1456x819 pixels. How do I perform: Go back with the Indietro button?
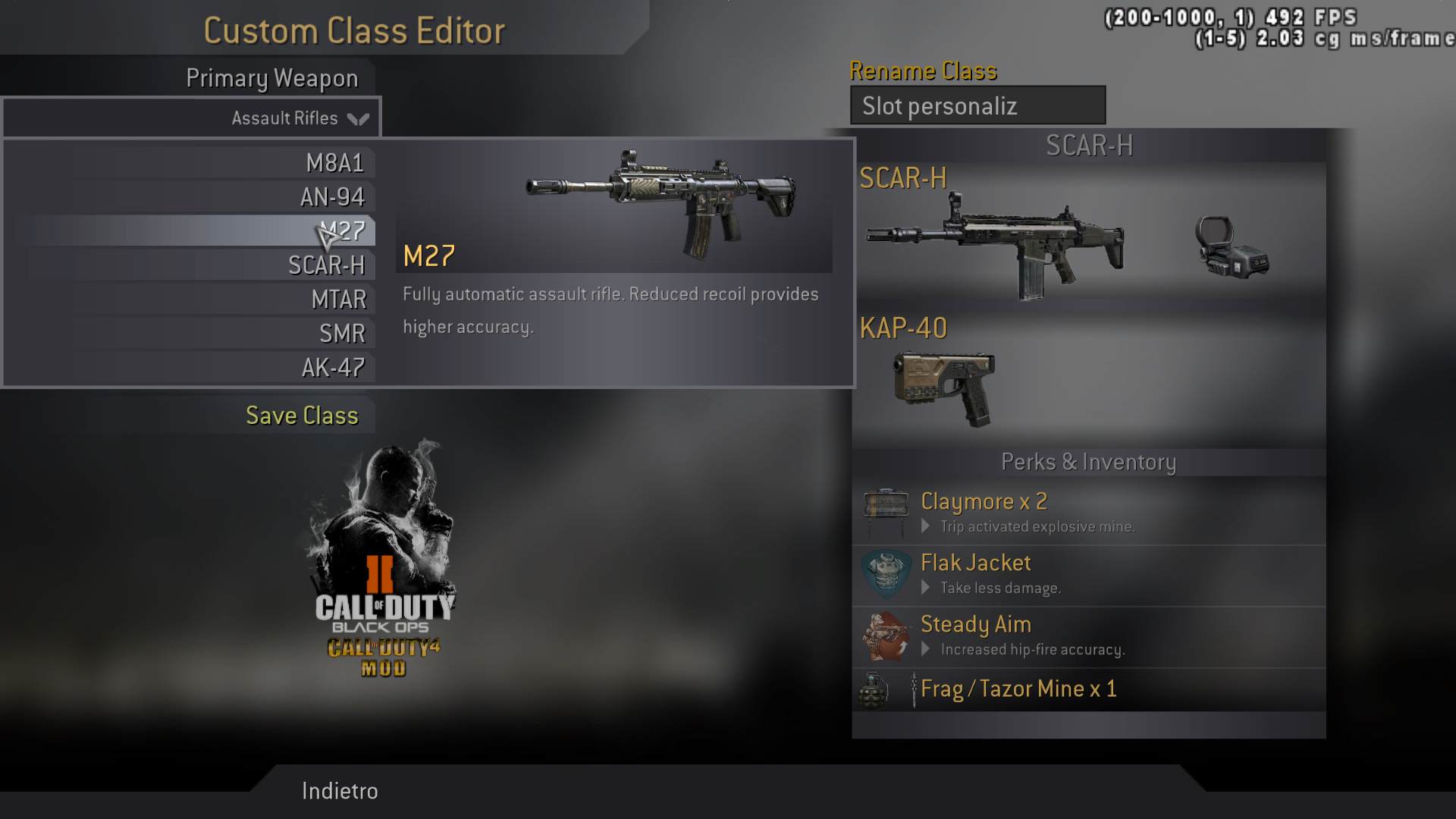[x=340, y=791]
